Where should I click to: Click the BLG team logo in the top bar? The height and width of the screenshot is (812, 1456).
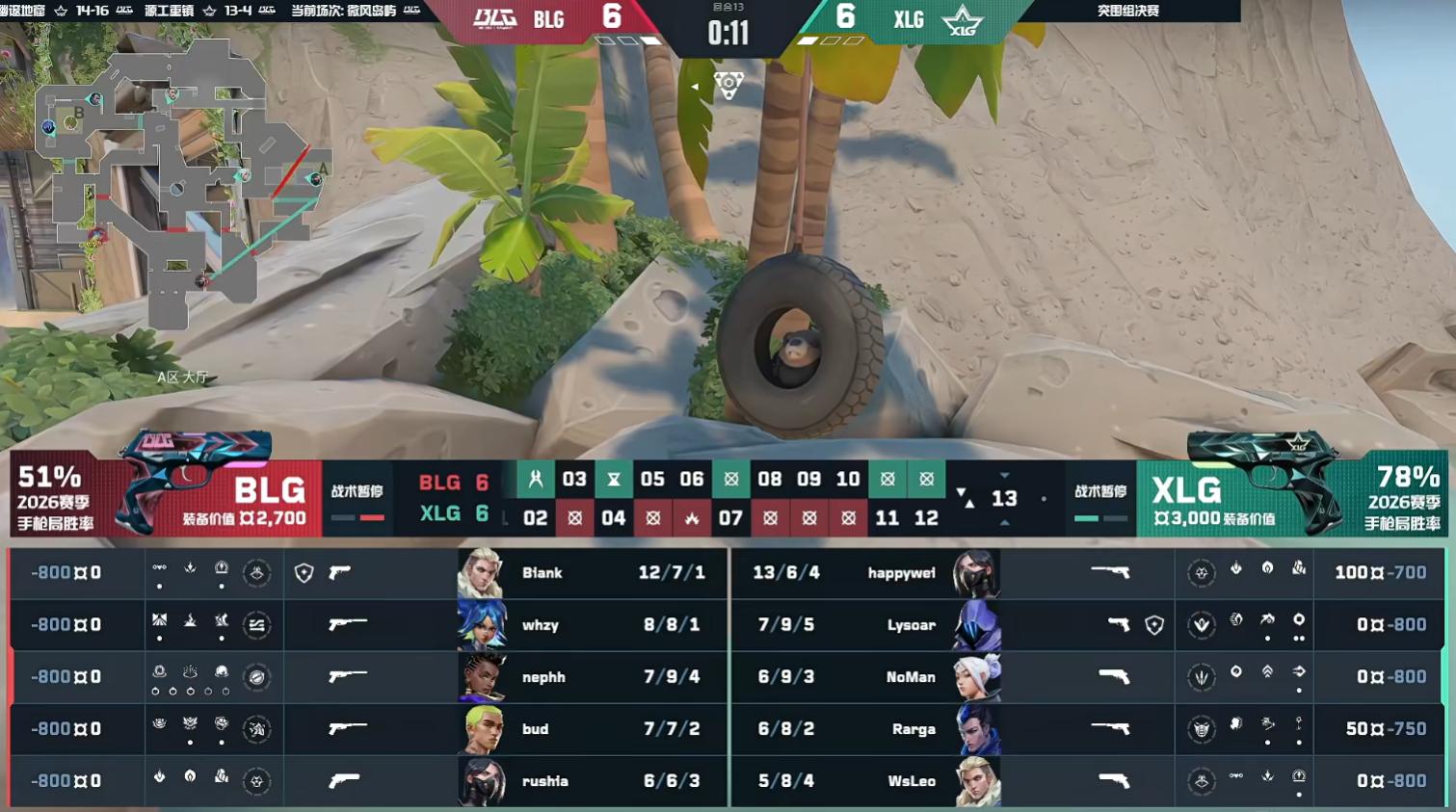click(495, 19)
